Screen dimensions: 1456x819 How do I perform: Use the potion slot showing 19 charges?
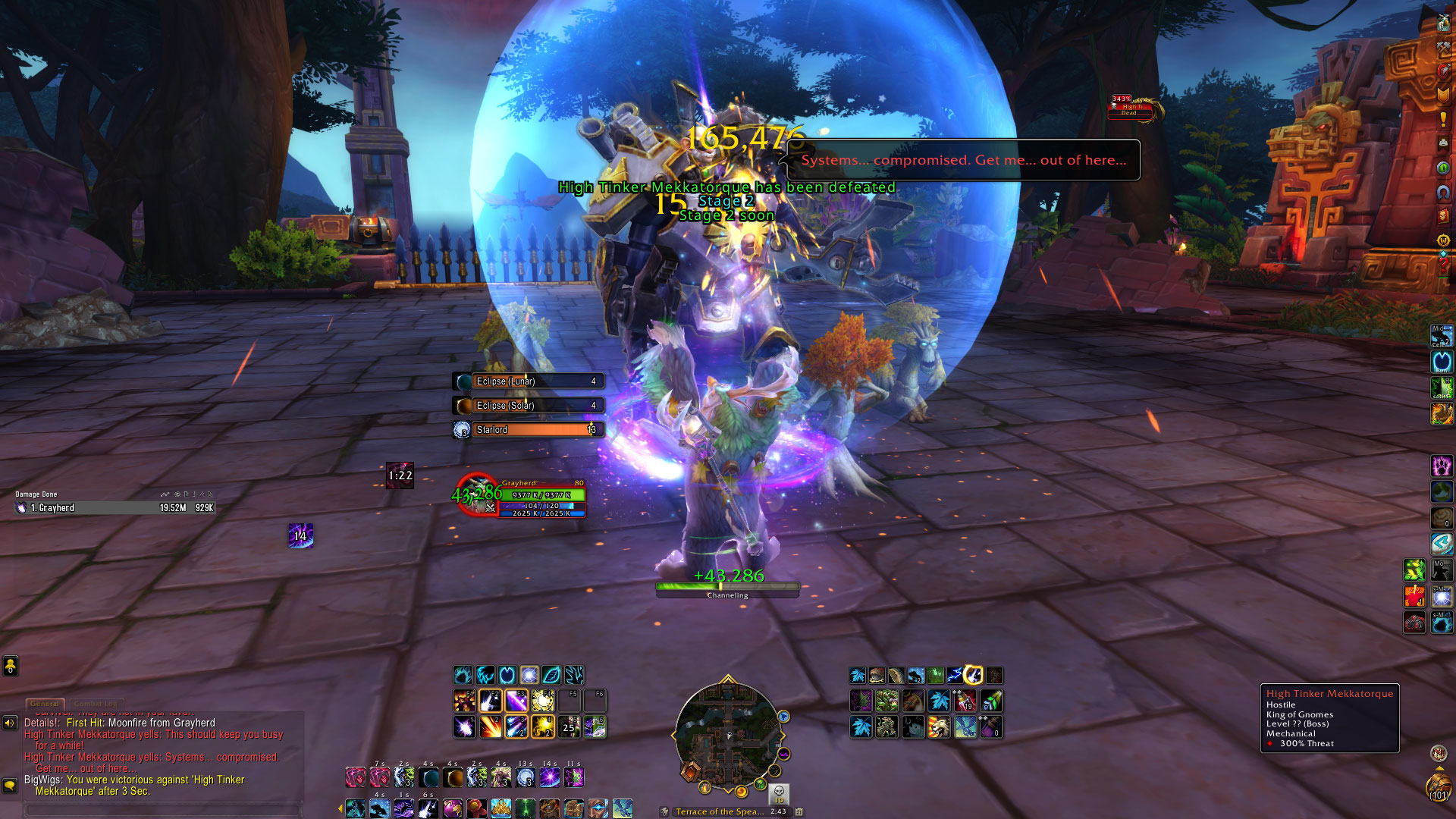(965, 701)
